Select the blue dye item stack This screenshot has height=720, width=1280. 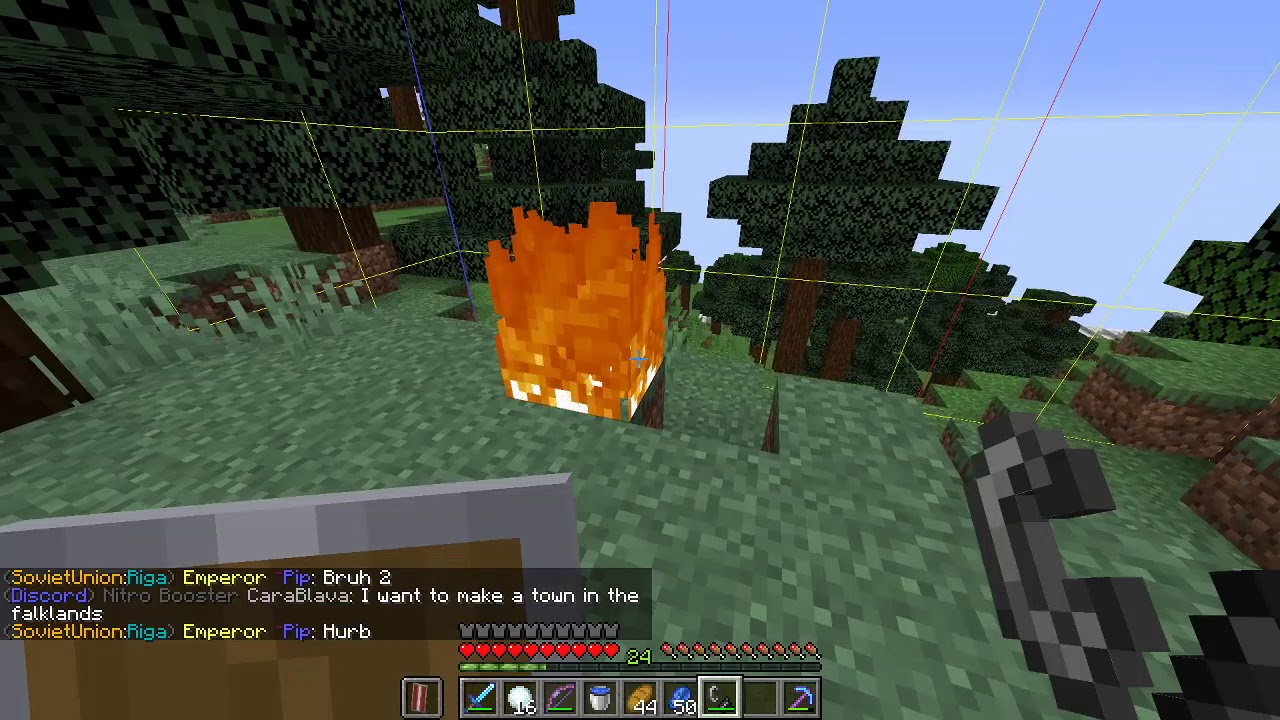click(x=680, y=697)
